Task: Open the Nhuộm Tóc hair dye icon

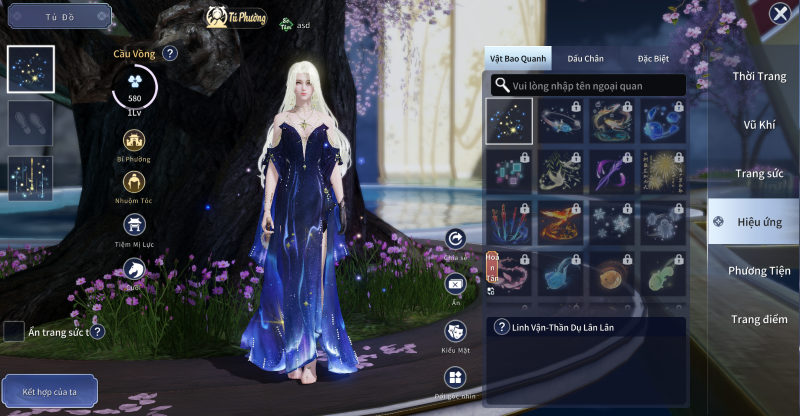Action: click(x=133, y=182)
